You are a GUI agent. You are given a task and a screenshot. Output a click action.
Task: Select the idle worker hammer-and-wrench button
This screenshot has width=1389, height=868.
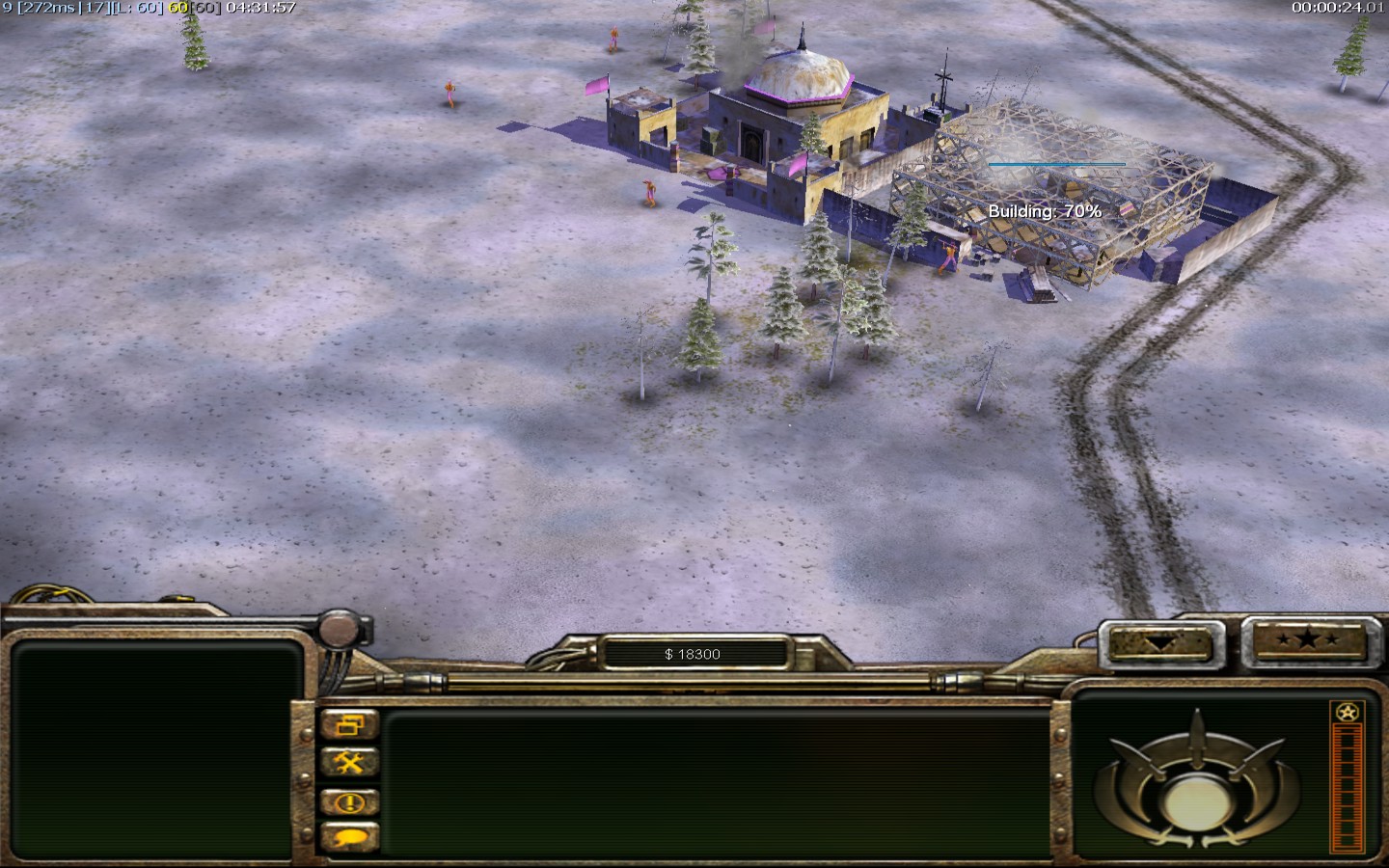tap(349, 763)
